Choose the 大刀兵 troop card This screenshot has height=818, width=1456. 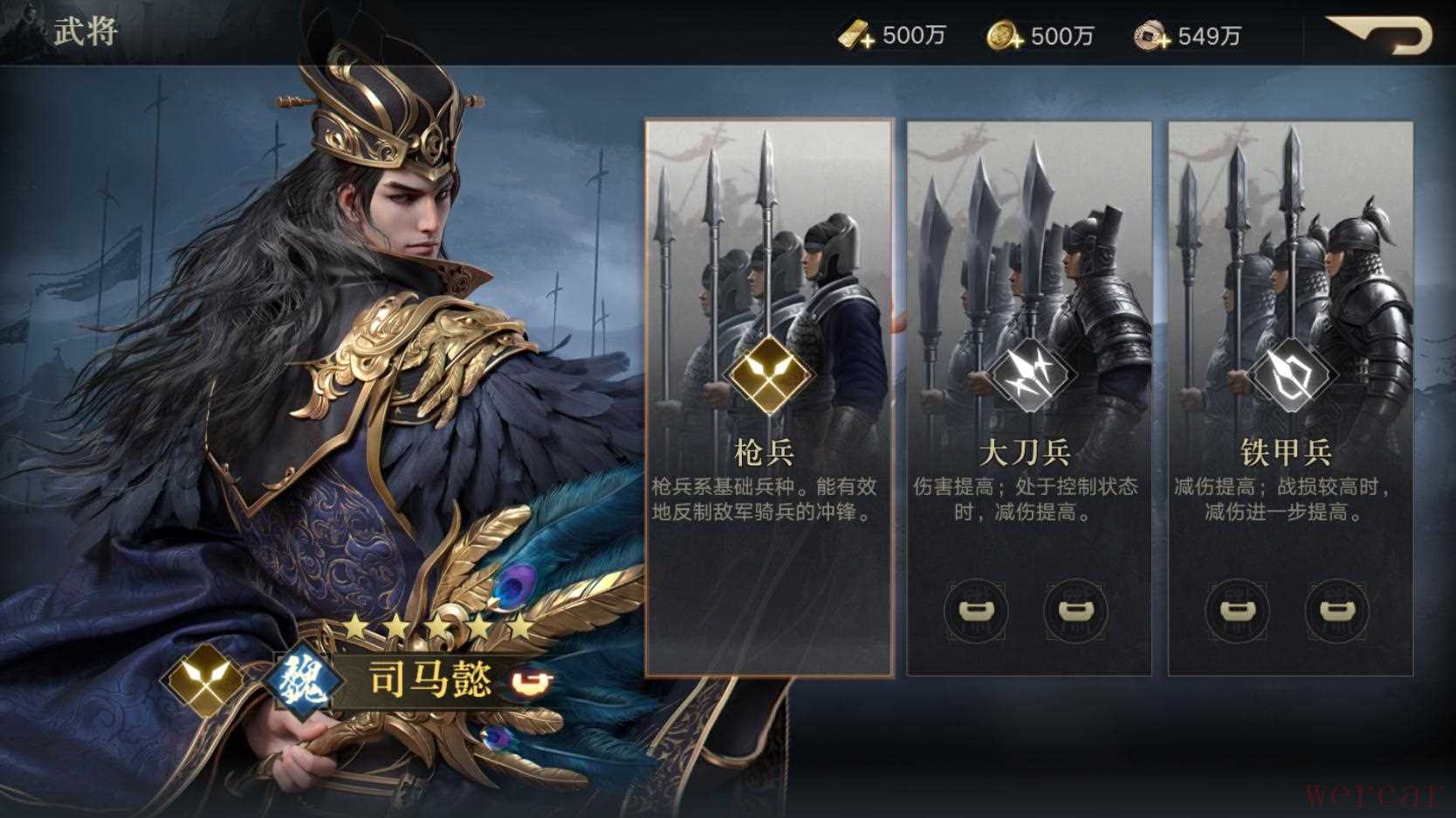(x=1028, y=397)
